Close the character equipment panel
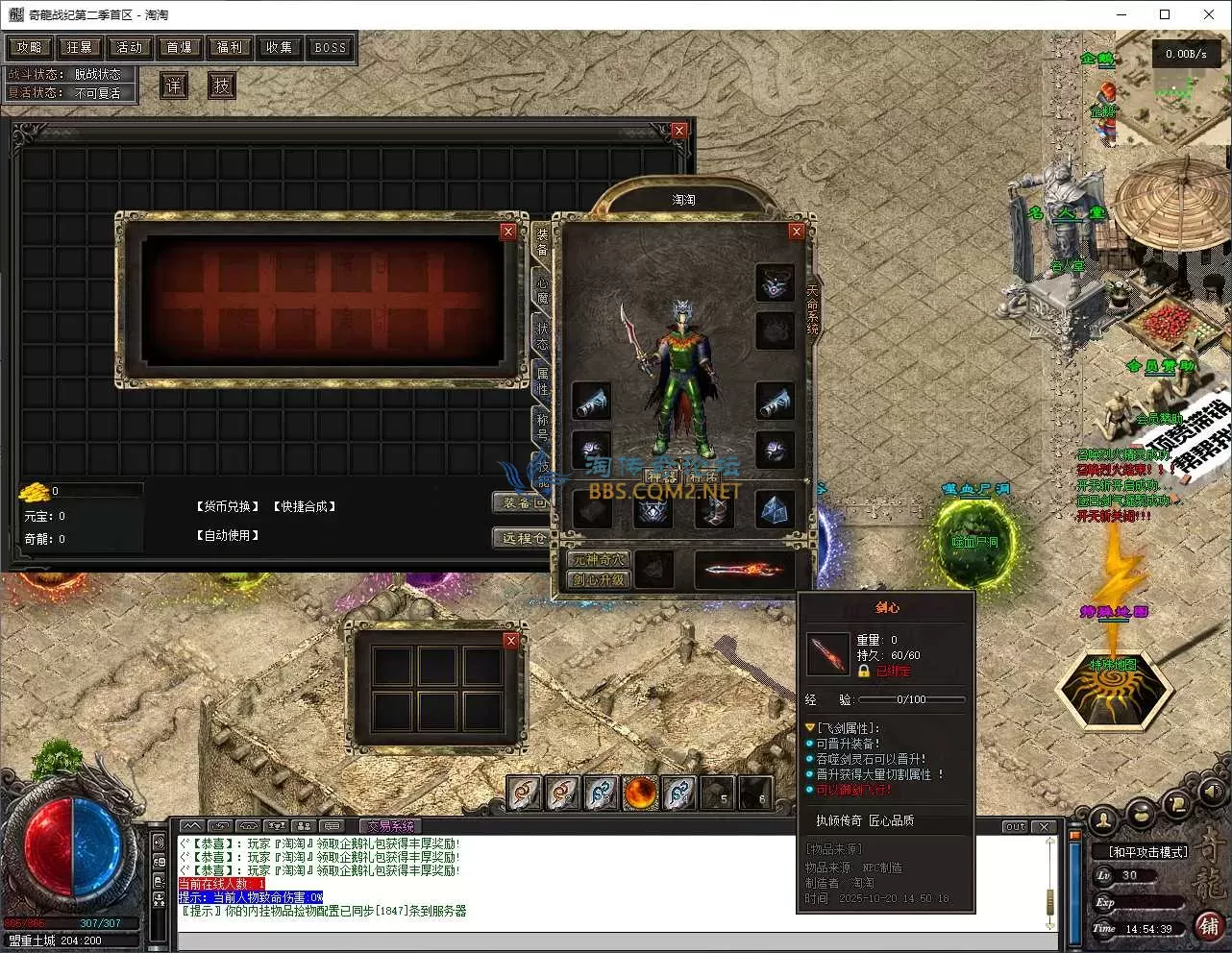This screenshot has width=1232, height=953. click(x=796, y=232)
